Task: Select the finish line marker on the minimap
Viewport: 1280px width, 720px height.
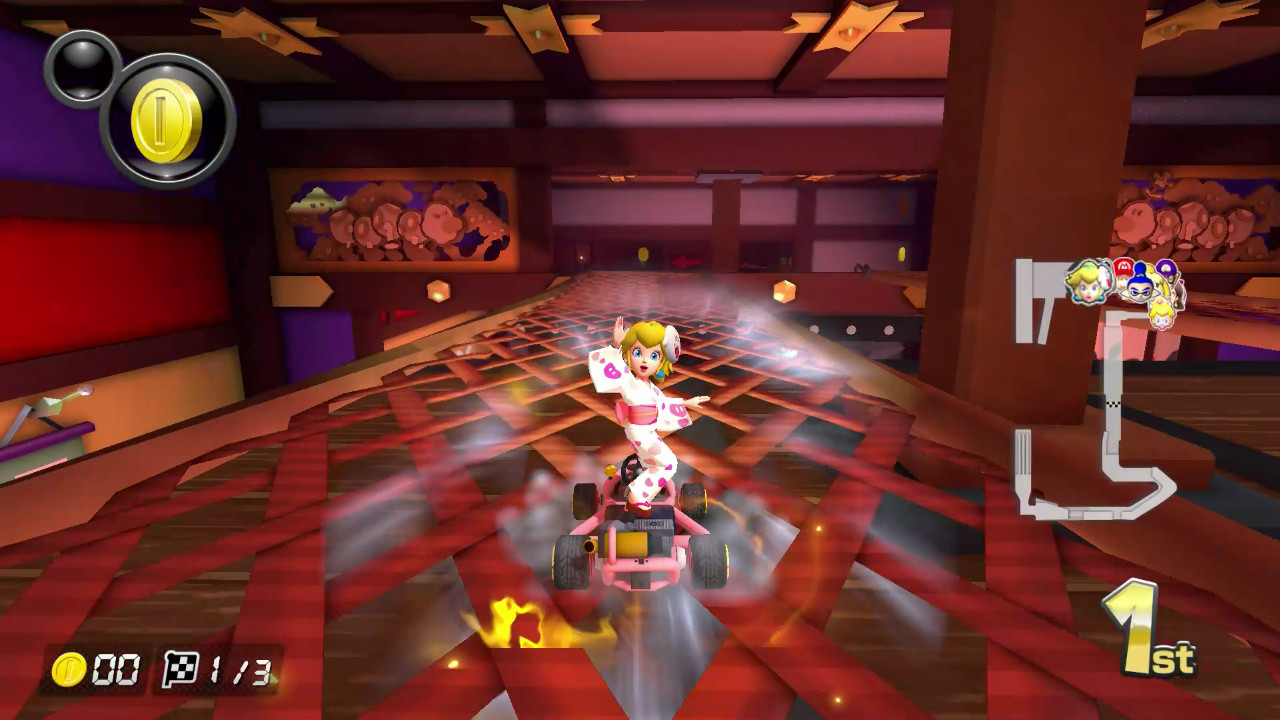Action: click(1113, 404)
